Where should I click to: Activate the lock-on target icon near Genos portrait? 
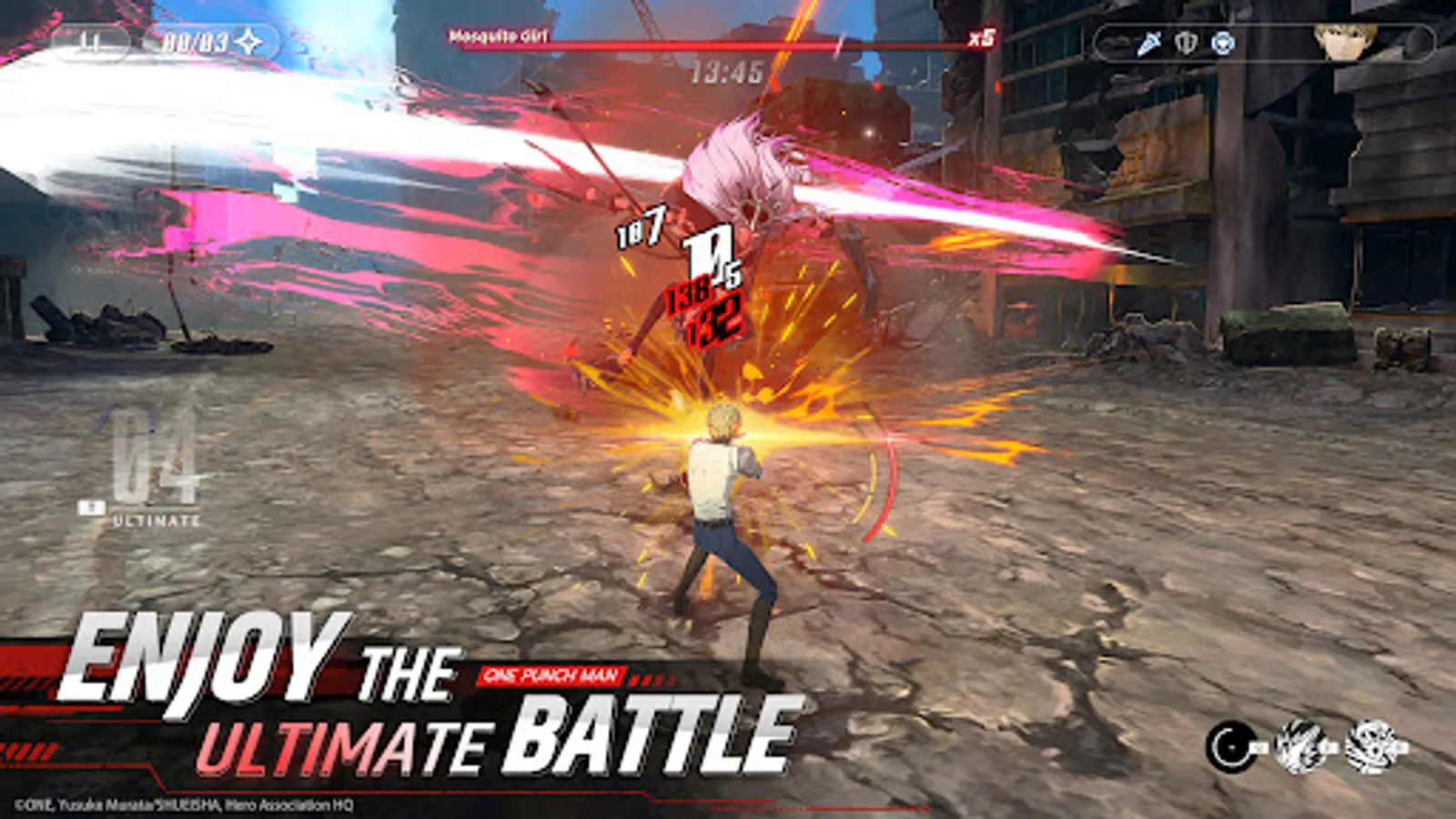point(1222,41)
